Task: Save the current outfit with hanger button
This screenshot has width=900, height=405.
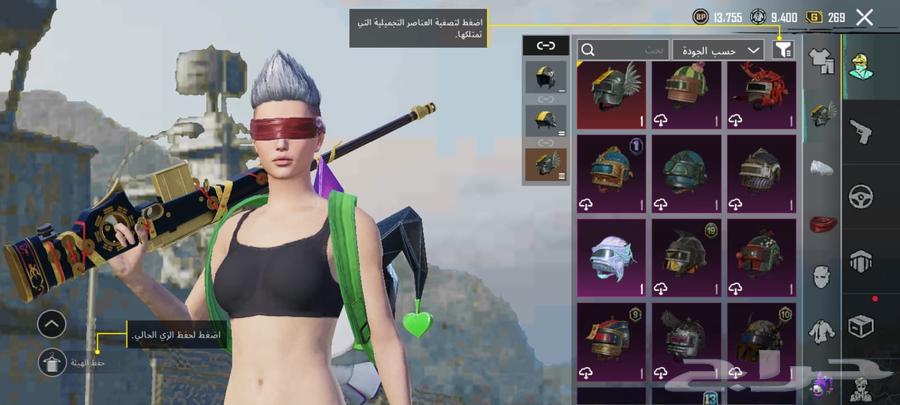Action: coord(51,362)
